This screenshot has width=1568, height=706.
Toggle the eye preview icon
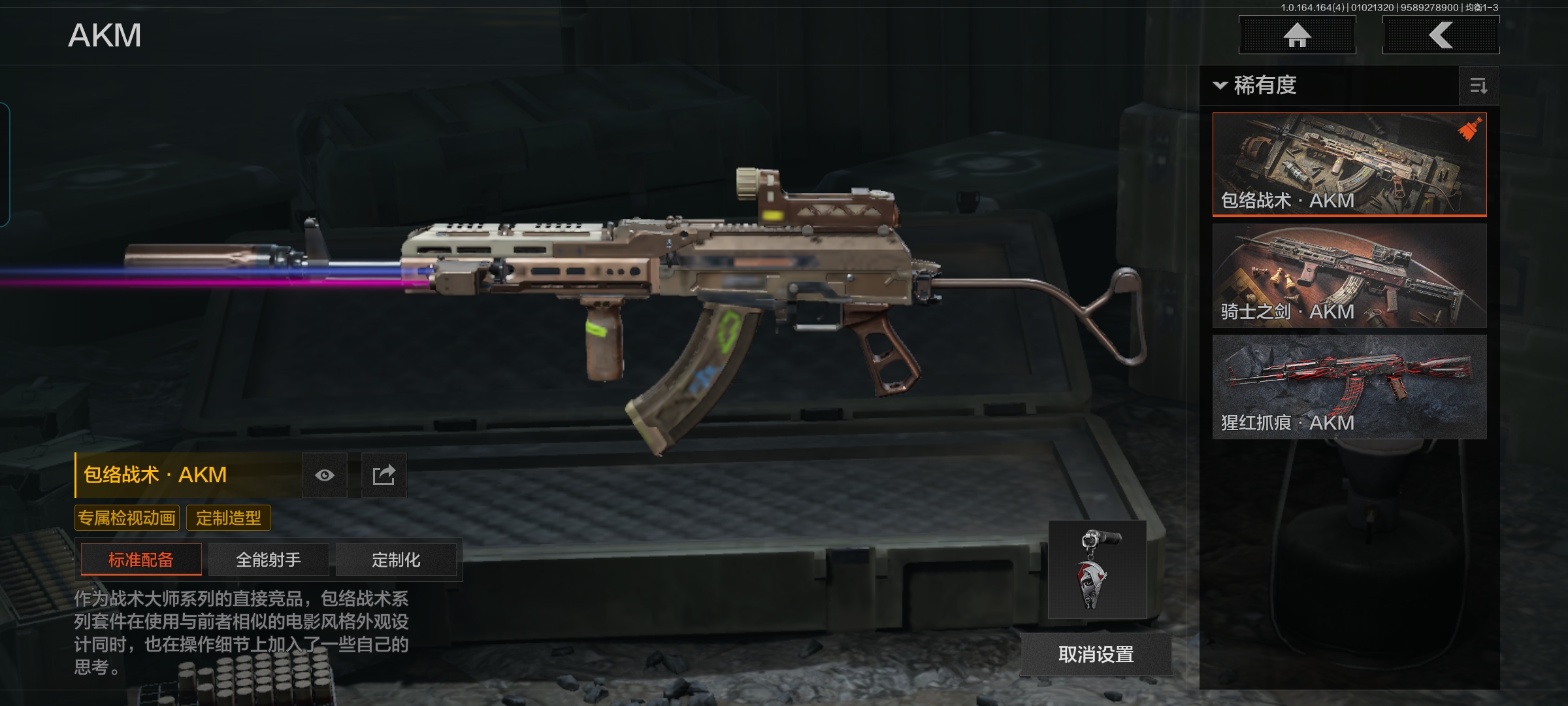point(325,475)
